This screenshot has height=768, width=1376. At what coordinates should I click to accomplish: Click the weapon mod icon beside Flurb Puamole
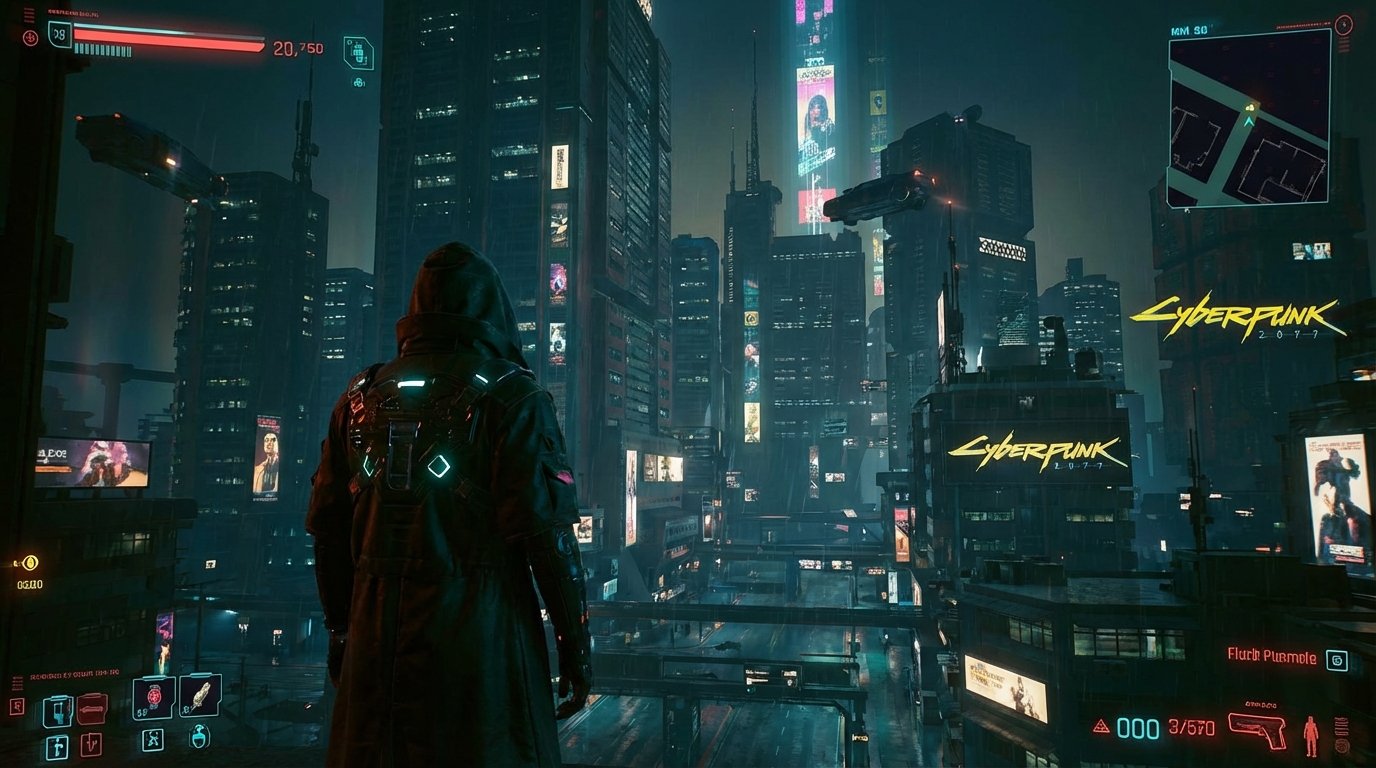tap(1337, 659)
